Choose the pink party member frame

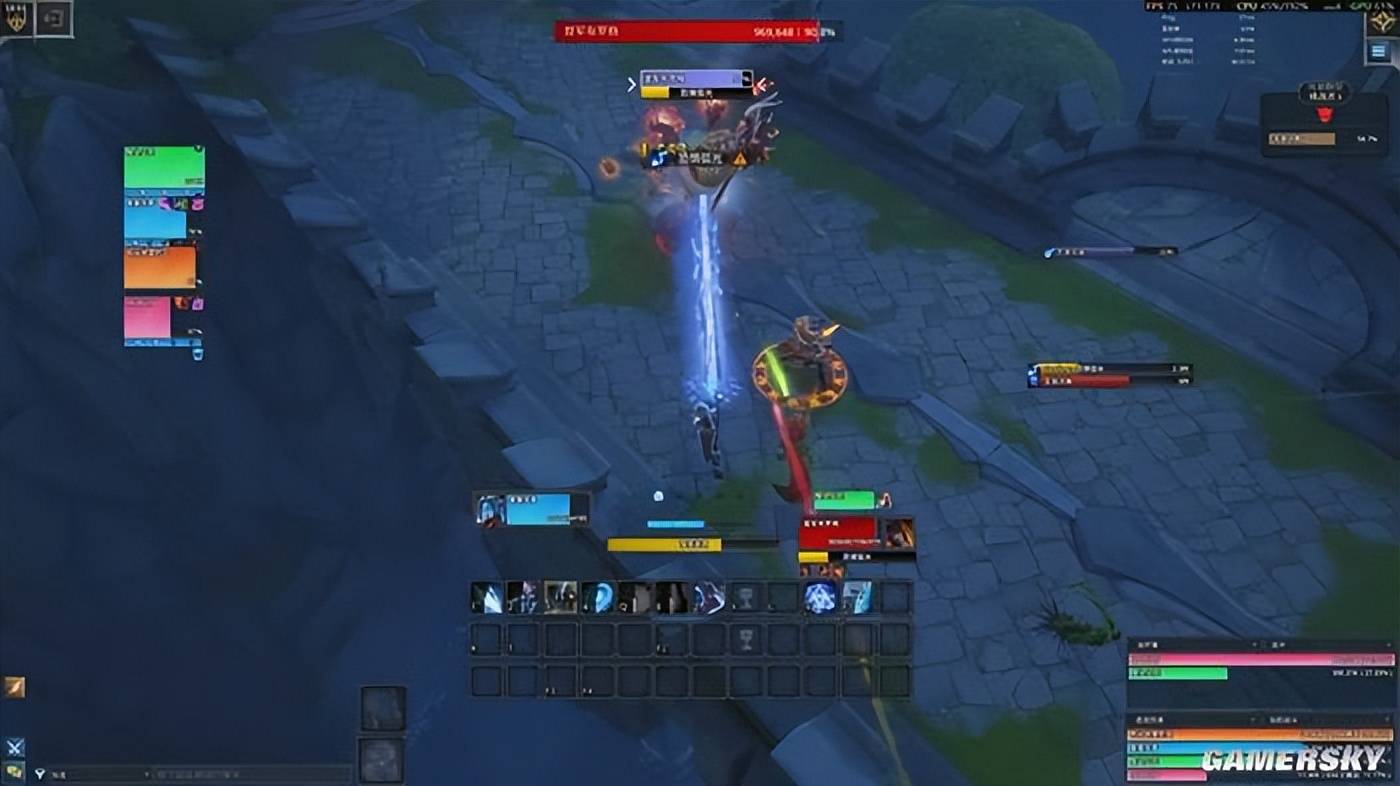tap(148, 318)
